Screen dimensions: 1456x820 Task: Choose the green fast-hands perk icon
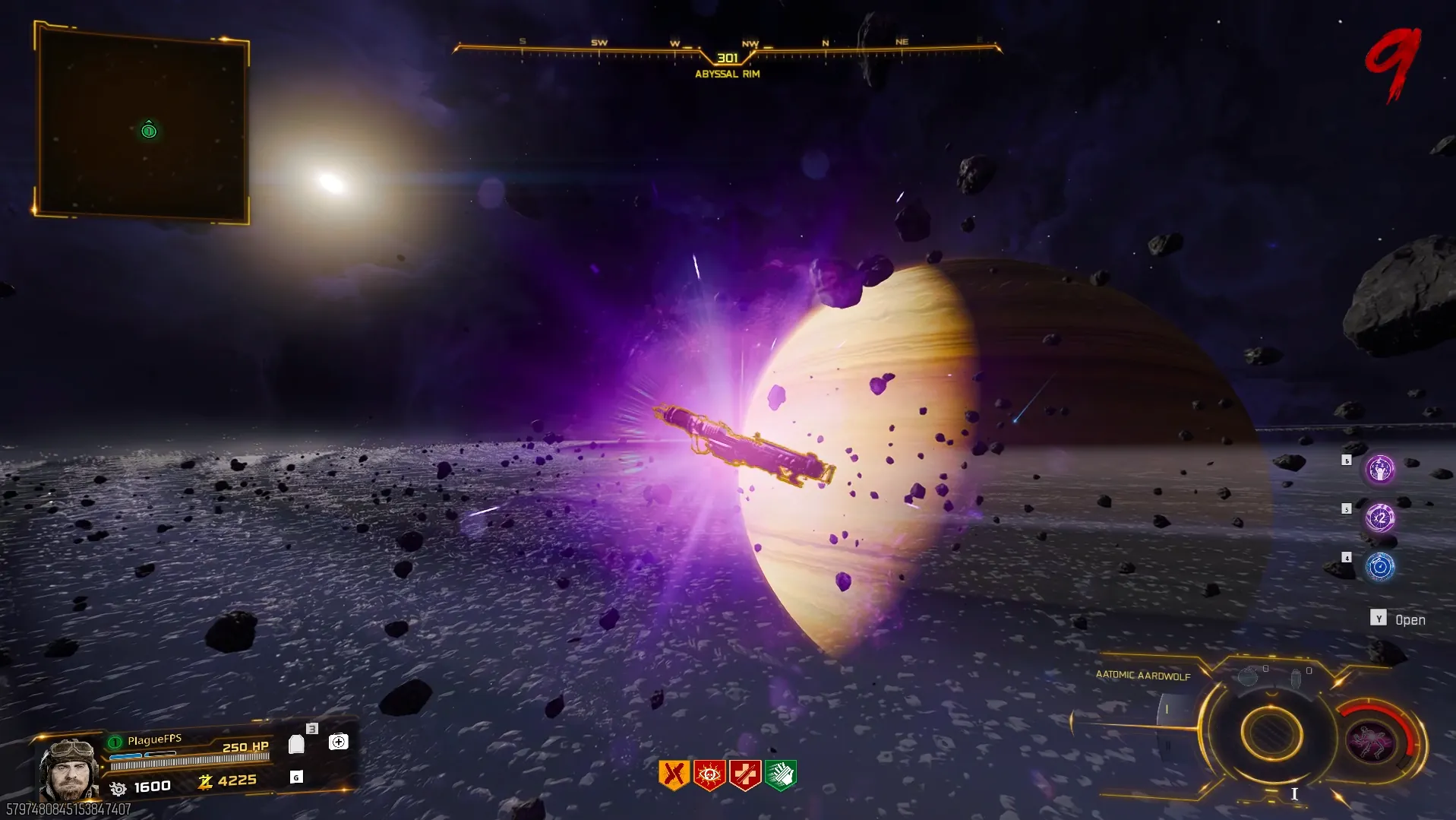pos(781,774)
